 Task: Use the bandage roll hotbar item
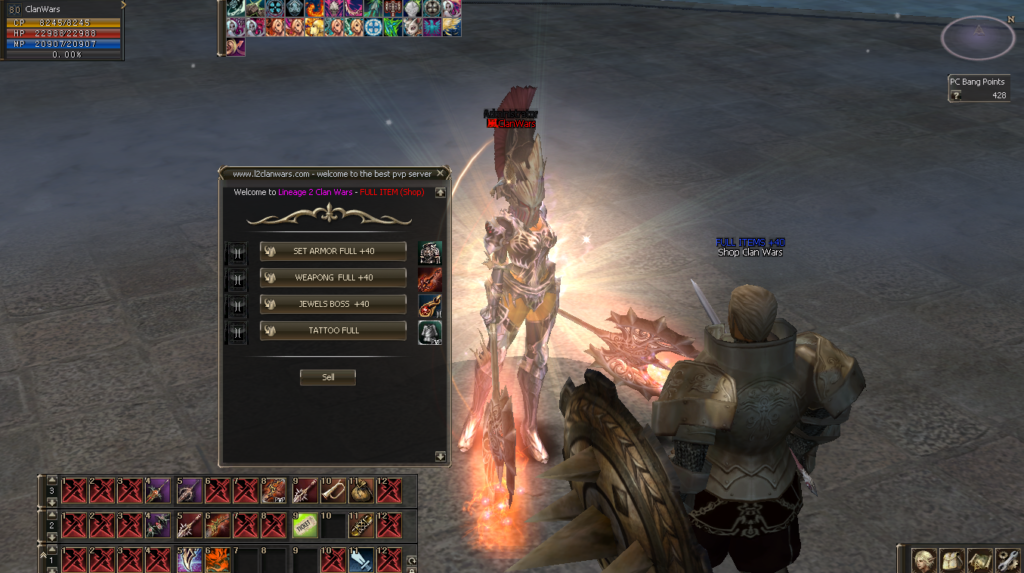[x=360, y=523]
